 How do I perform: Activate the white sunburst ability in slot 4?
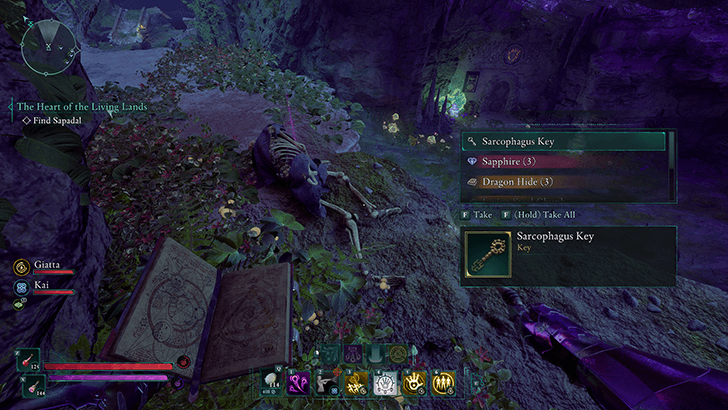(x=386, y=381)
